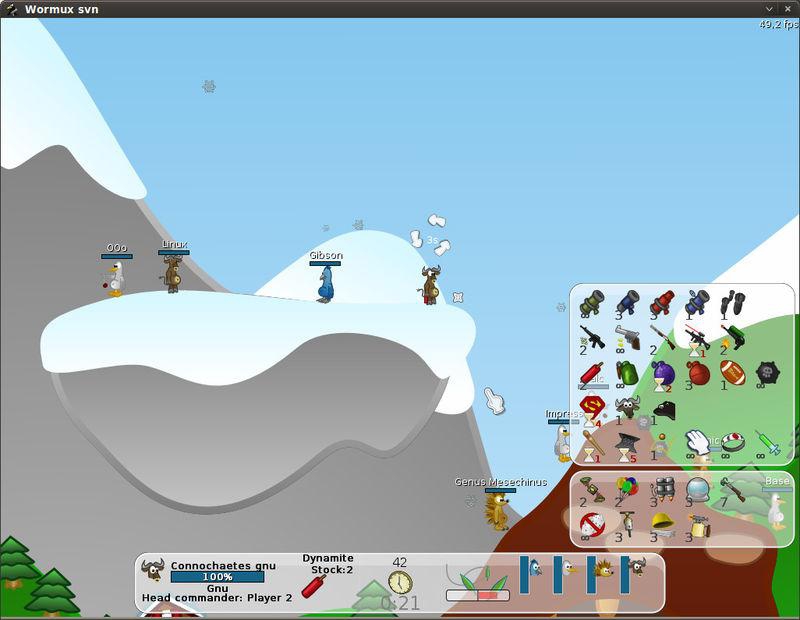Select the black anvil weapon
This screenshot has height=620, width=800.
point(627,442)
